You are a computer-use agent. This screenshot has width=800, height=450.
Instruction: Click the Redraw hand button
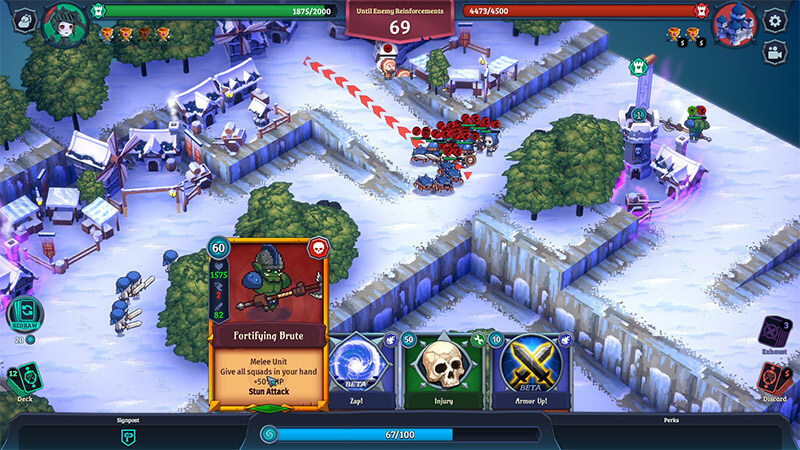pyautogui.click(x=24, y=312)
